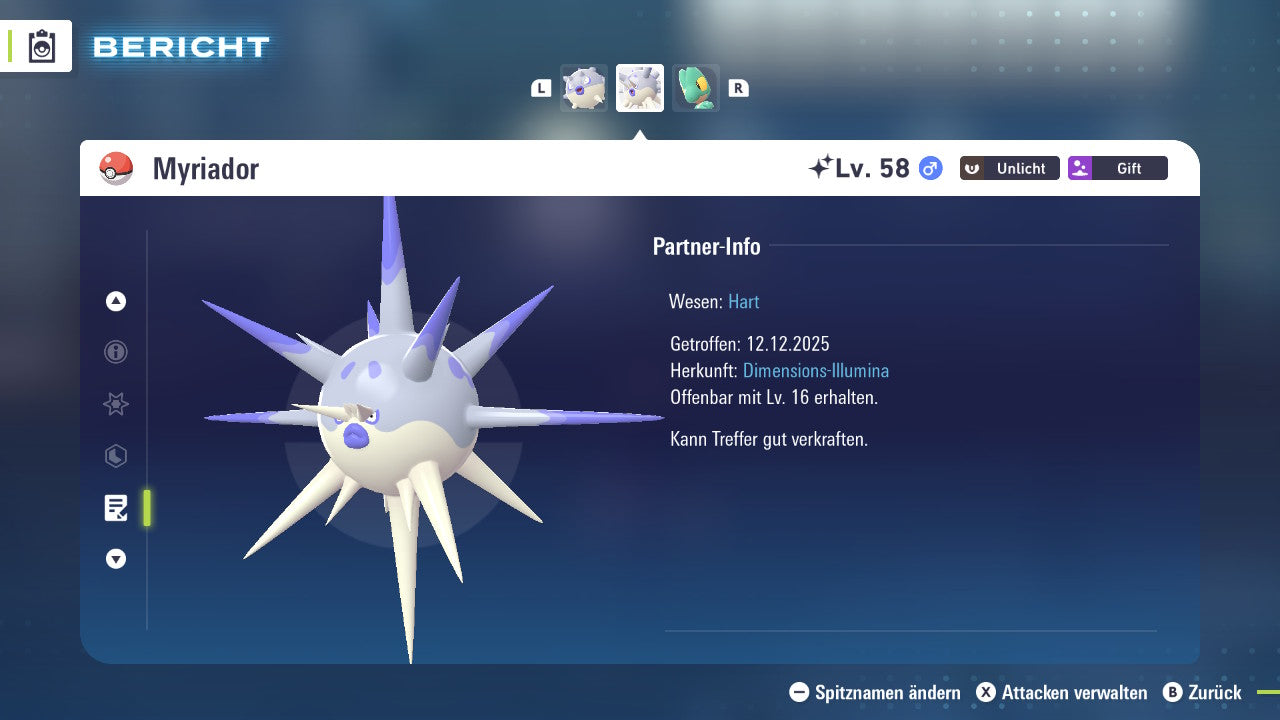Select the Unlicht type badge
The image size is (1280, 720).
coord(1009,168)
